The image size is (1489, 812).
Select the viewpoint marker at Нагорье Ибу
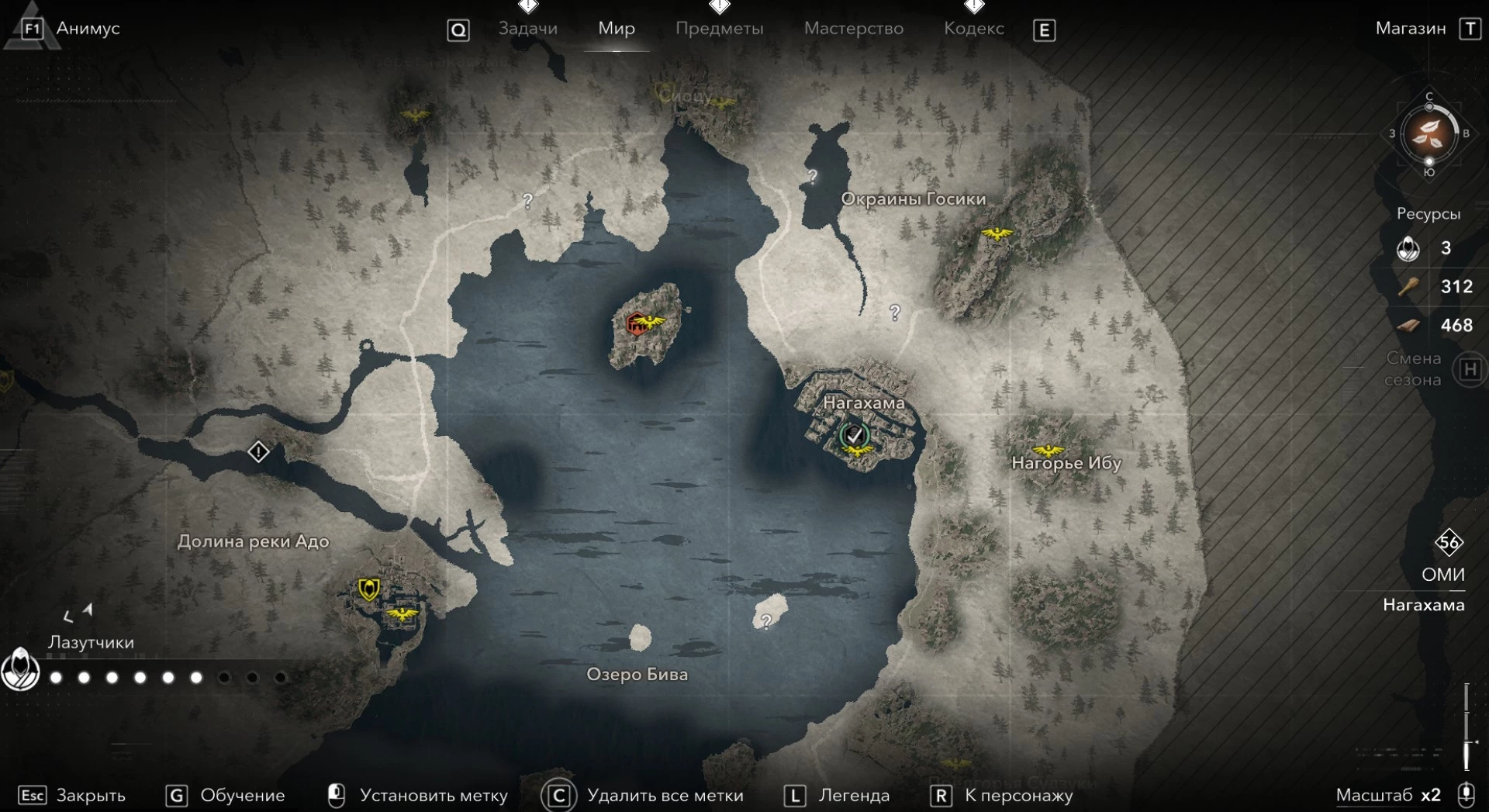[1048, 451]
